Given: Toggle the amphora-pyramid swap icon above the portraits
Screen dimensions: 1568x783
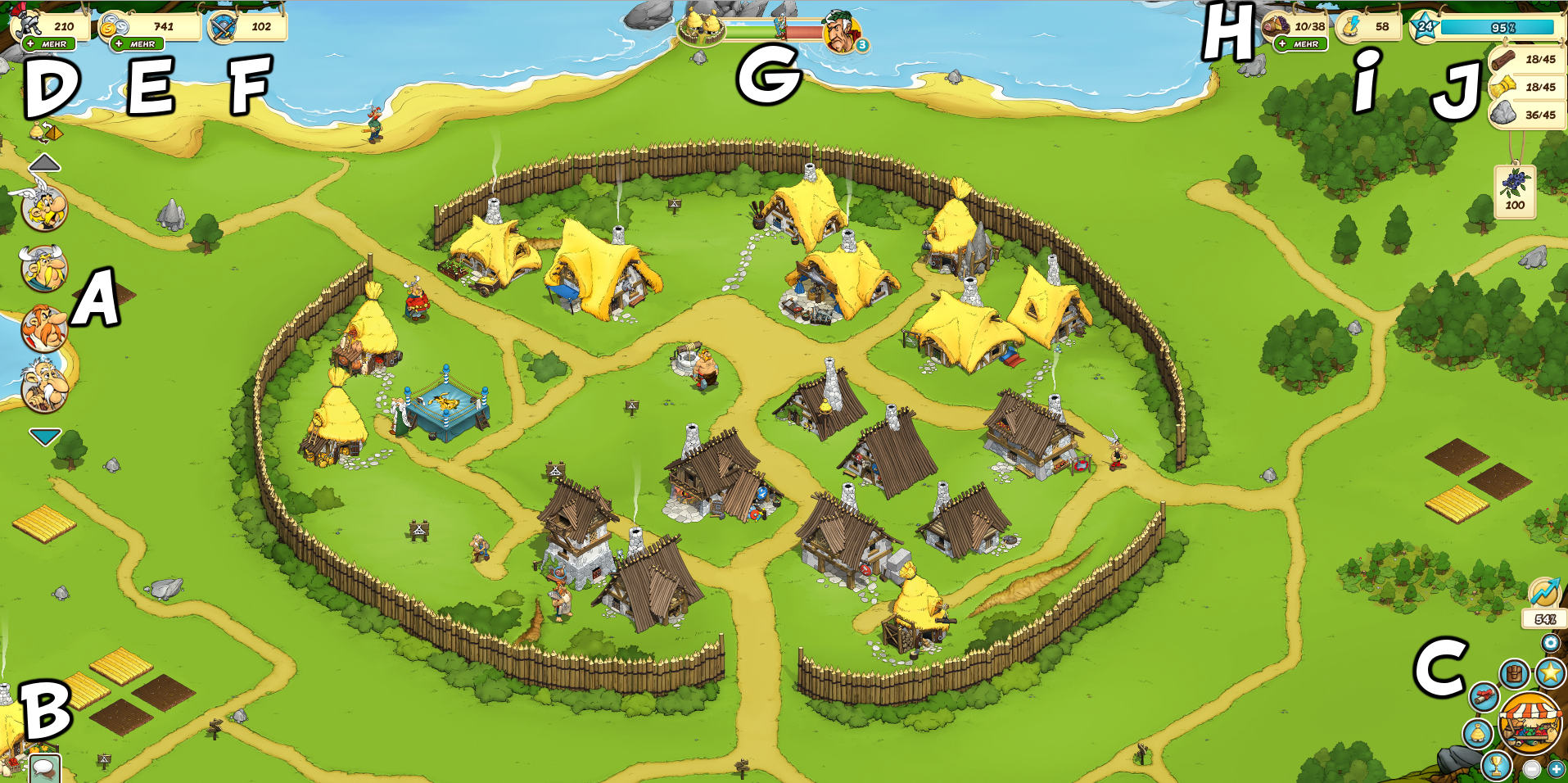Looking at the screenshot, I should pos(44,130).
